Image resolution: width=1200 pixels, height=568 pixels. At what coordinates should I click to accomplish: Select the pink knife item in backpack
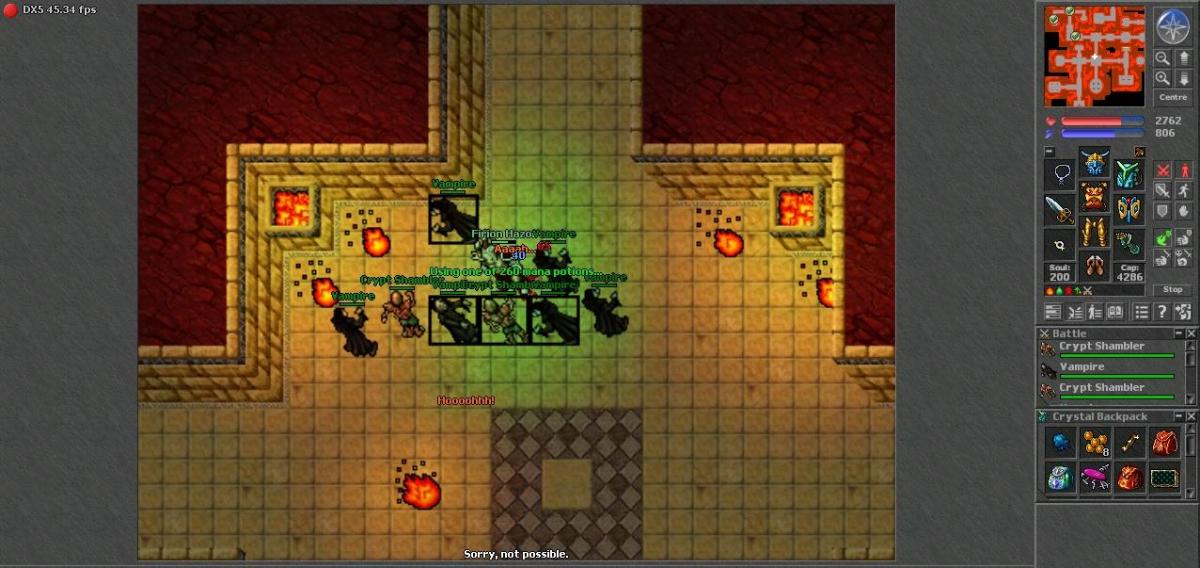coord(1095,478)
